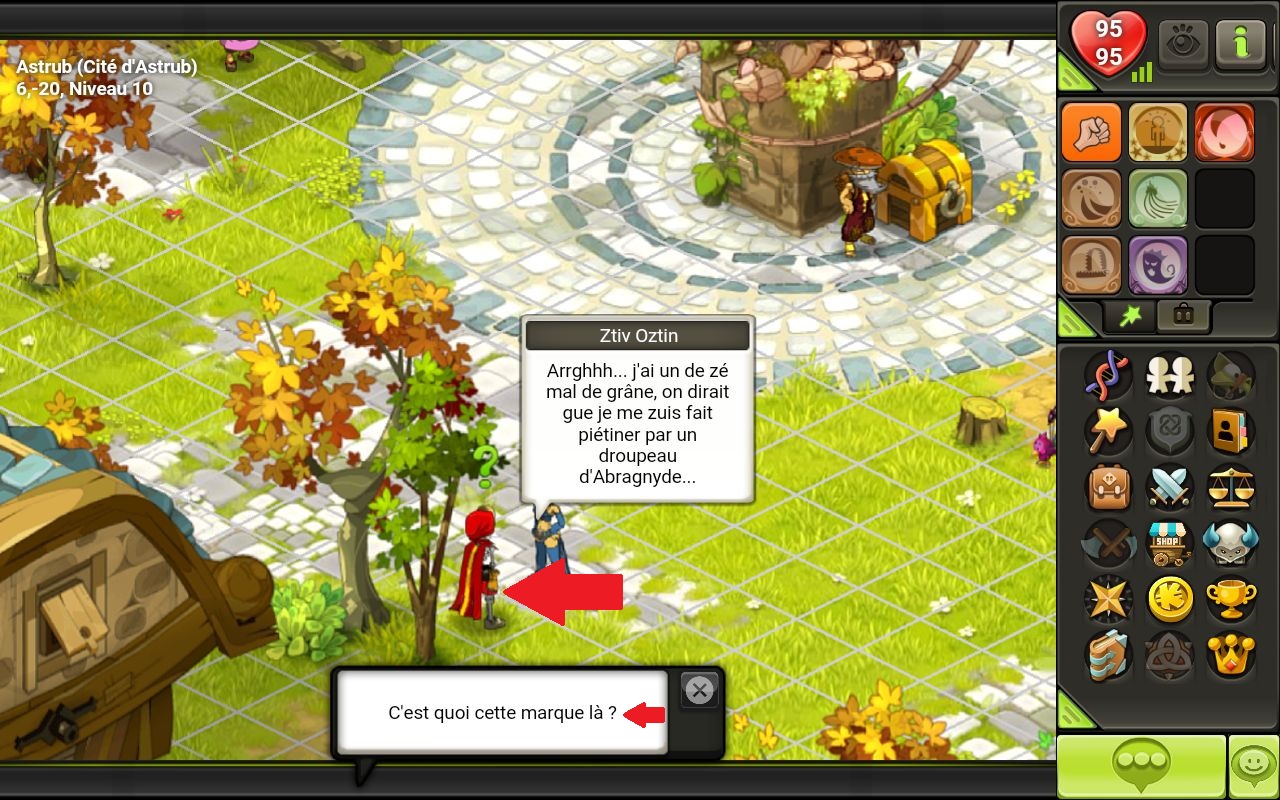Switch to the spells wand tab

pyautogui.click(x=1130, y=316)
